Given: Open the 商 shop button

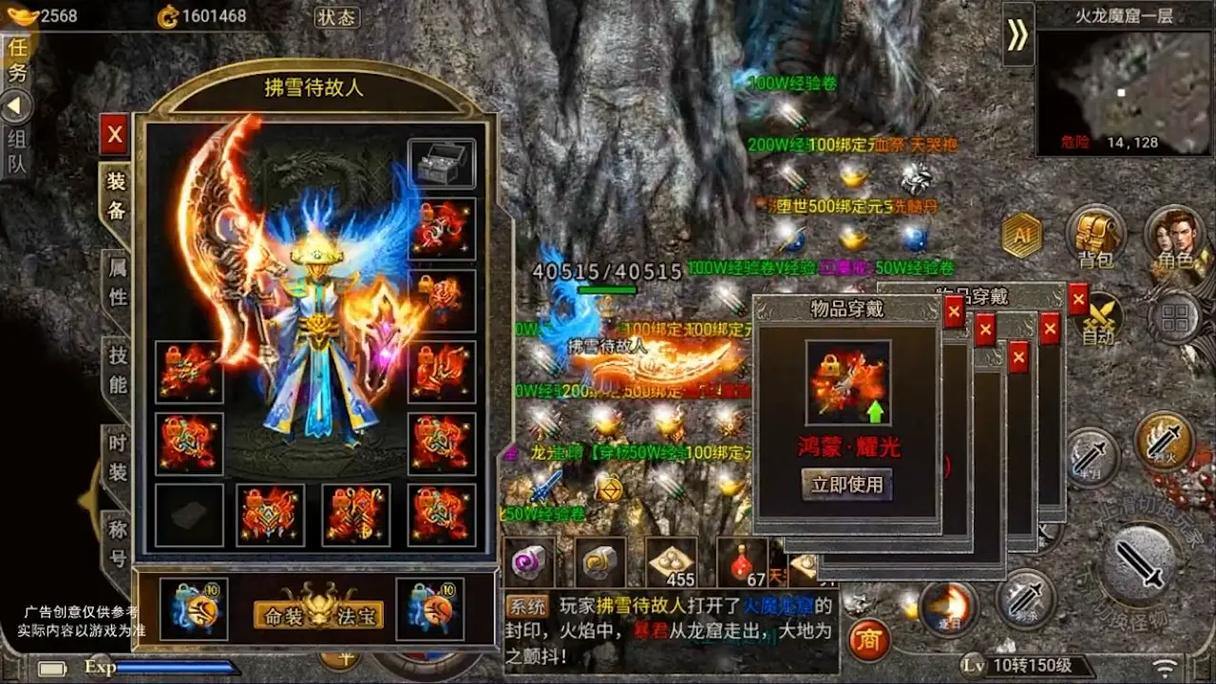Looking at the screenshot, I should (x=869, y=640).
